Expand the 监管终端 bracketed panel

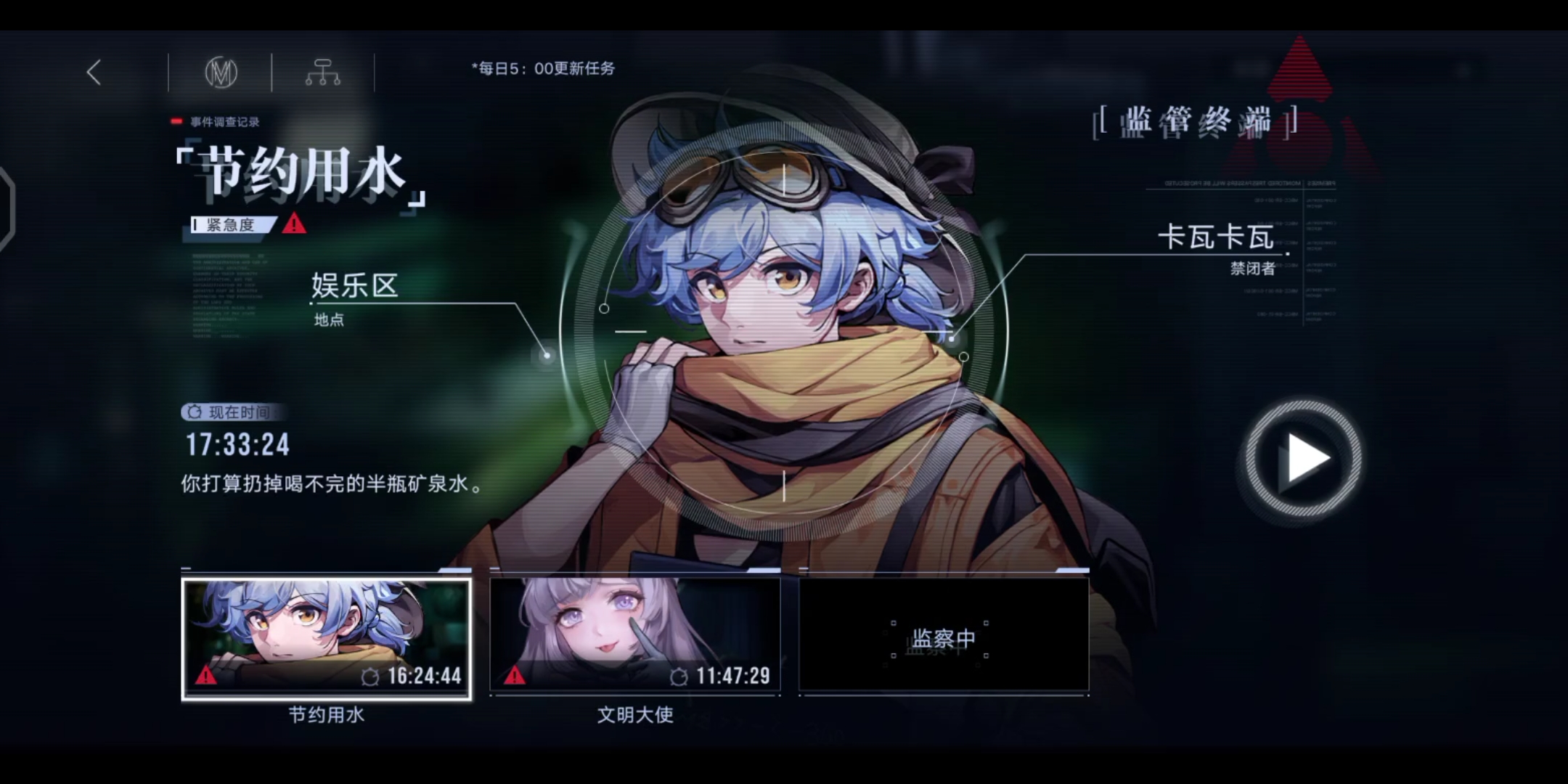[x=1194, y=121]
